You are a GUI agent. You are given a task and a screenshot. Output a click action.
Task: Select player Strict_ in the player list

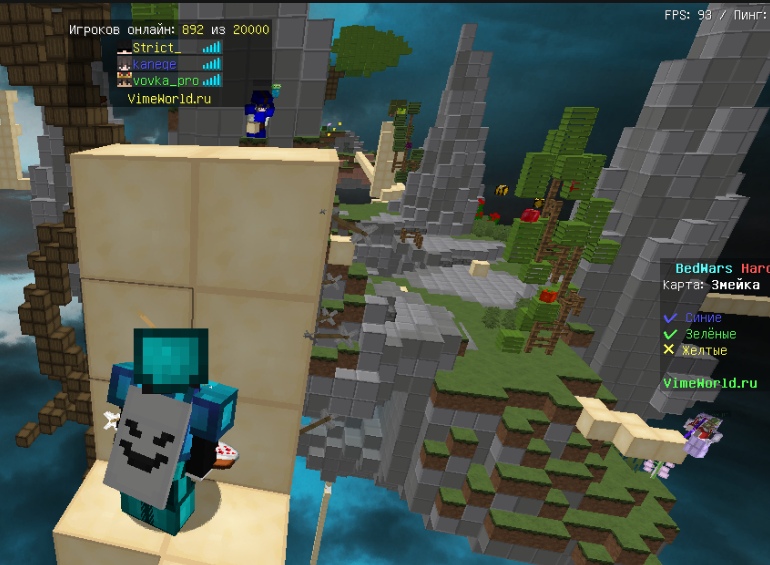pyautogui.click(x=157, y=47)
